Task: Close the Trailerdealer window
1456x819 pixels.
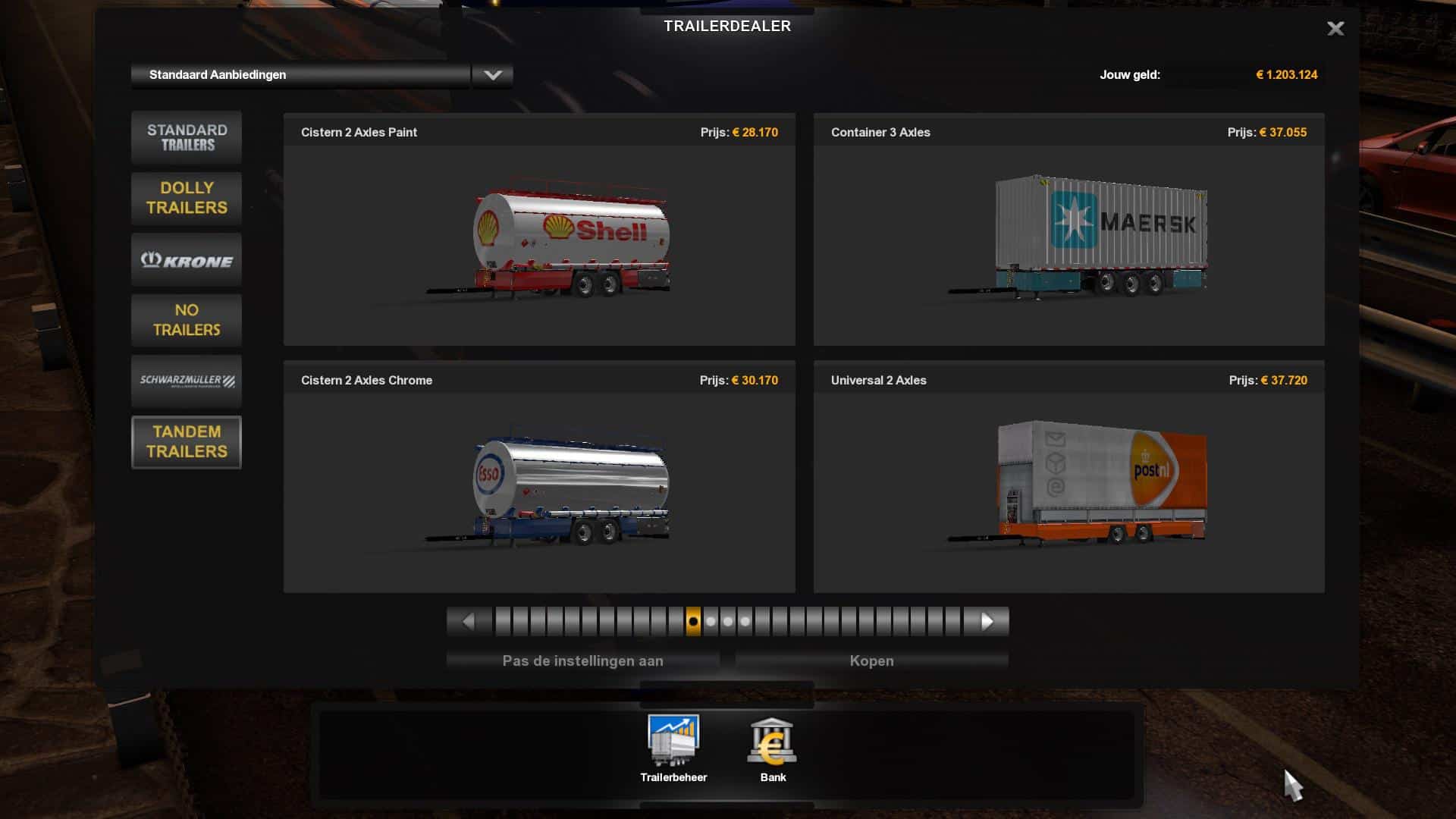Action: pyautogui.click(x=1335, y=29)
